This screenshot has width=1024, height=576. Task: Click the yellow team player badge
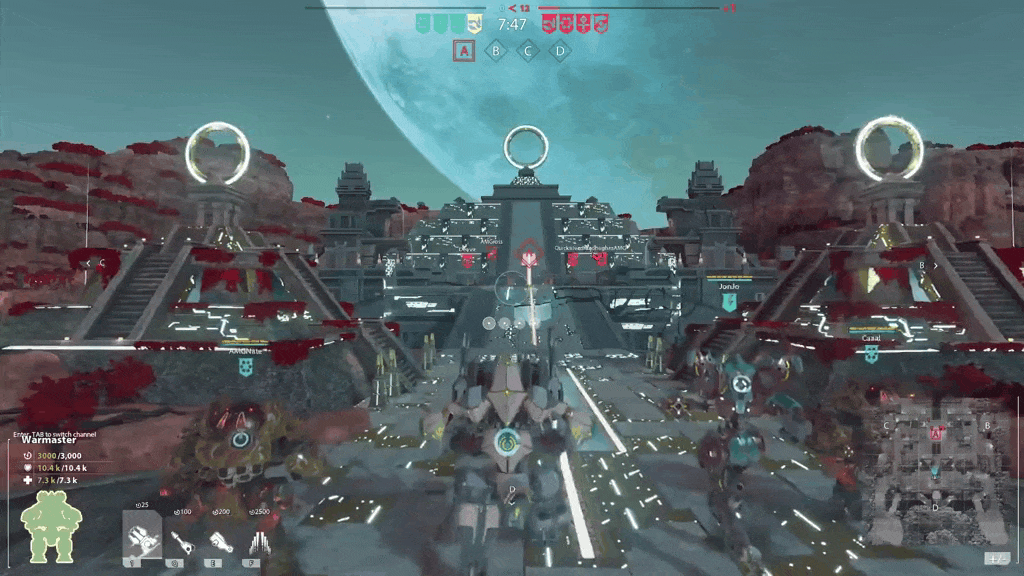click(476, 23)
